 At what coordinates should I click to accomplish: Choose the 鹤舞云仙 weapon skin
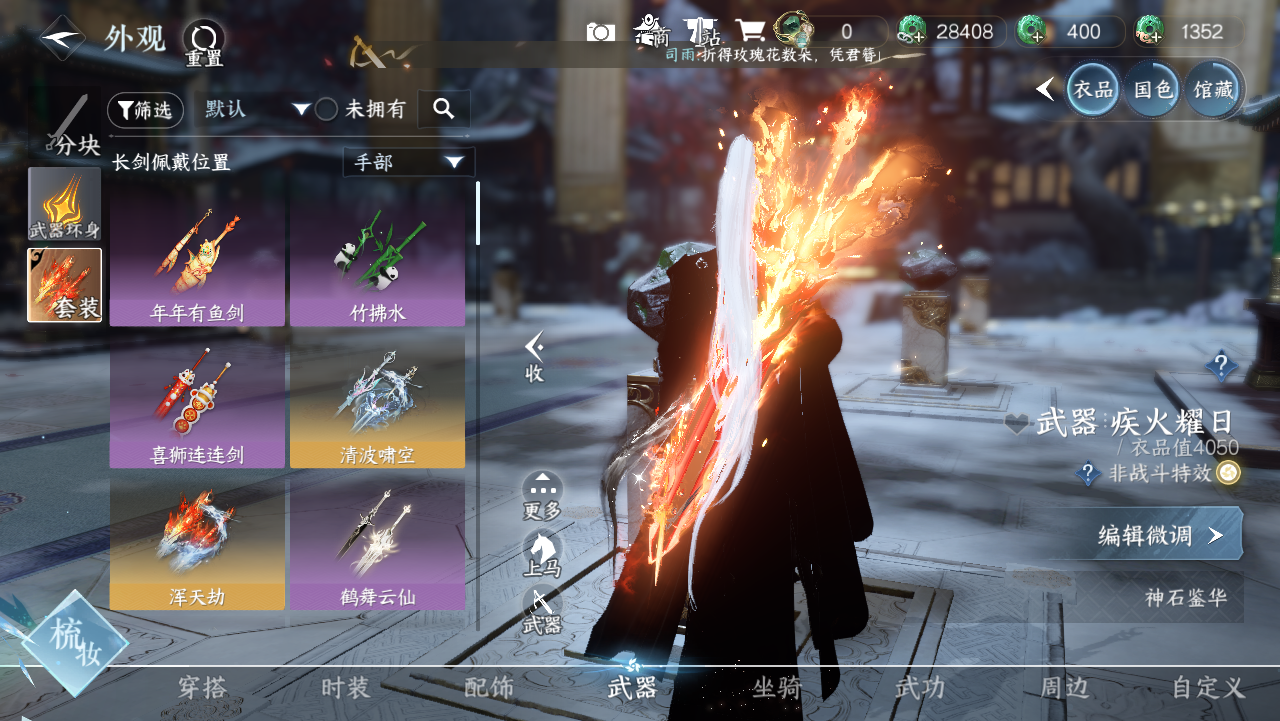[x=377, y=544]
